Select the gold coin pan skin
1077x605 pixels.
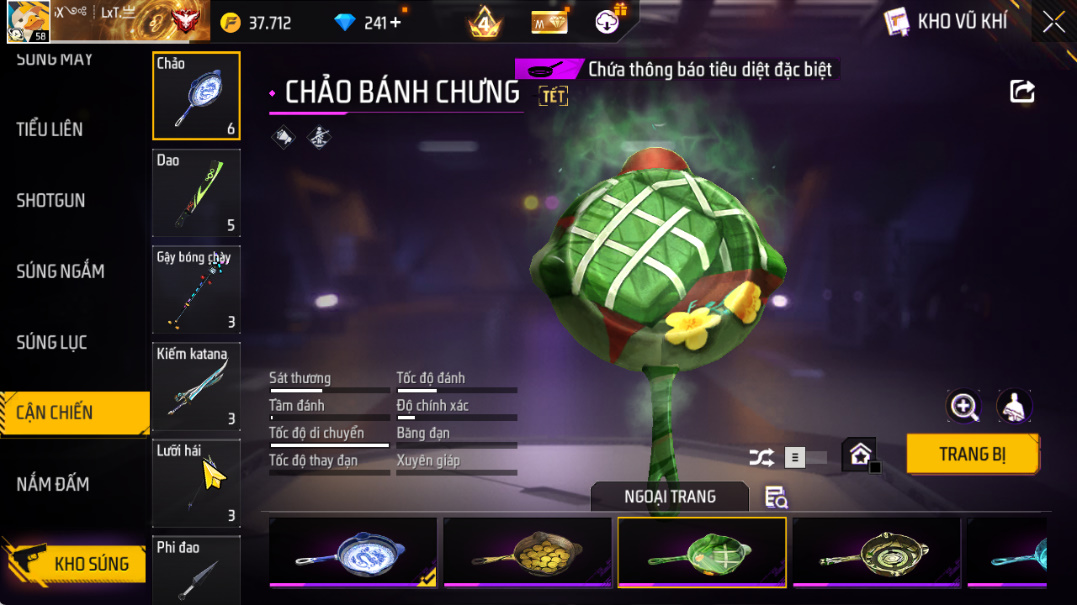click(x=527, y=552)
